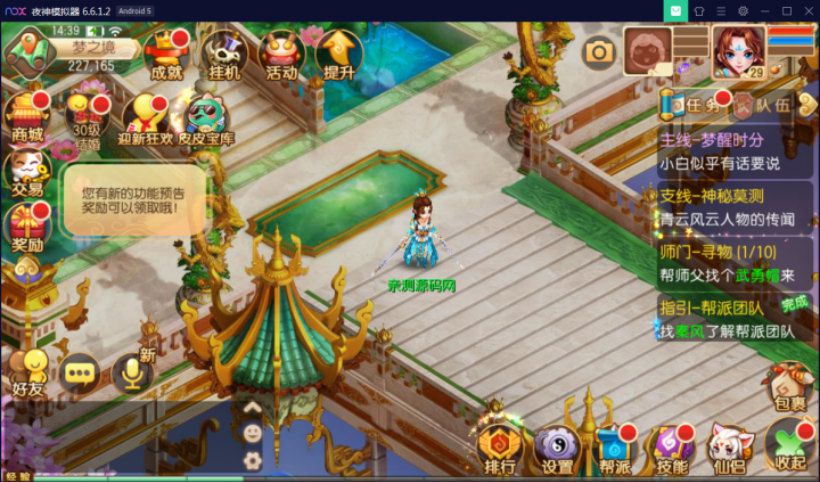820x482 pixels.
Task: Claim rewards via the 奖励 gift icon
Action: pos(27,228)
